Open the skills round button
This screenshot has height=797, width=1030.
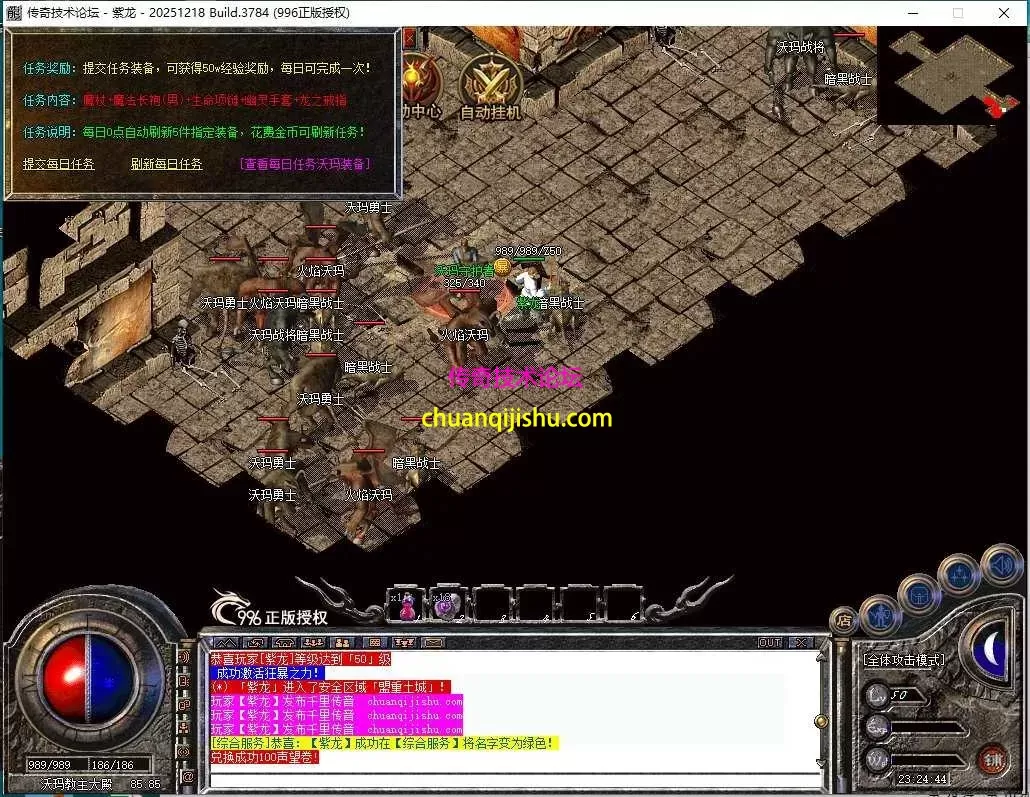959,575
